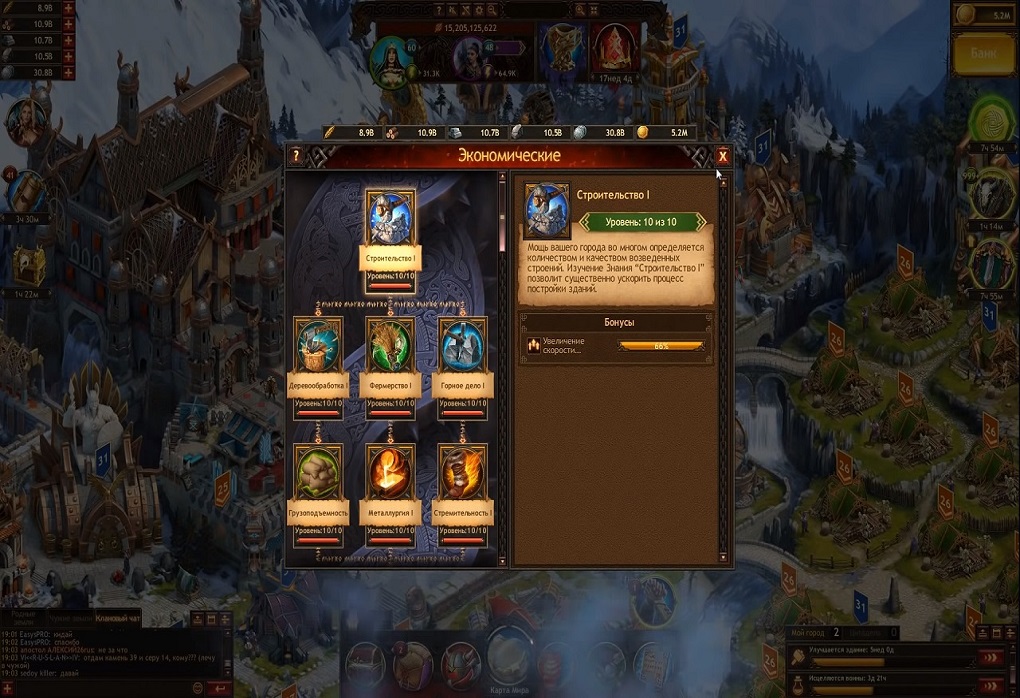
Task: Close the Экономические knowledge window
Action: click(722, 156)
